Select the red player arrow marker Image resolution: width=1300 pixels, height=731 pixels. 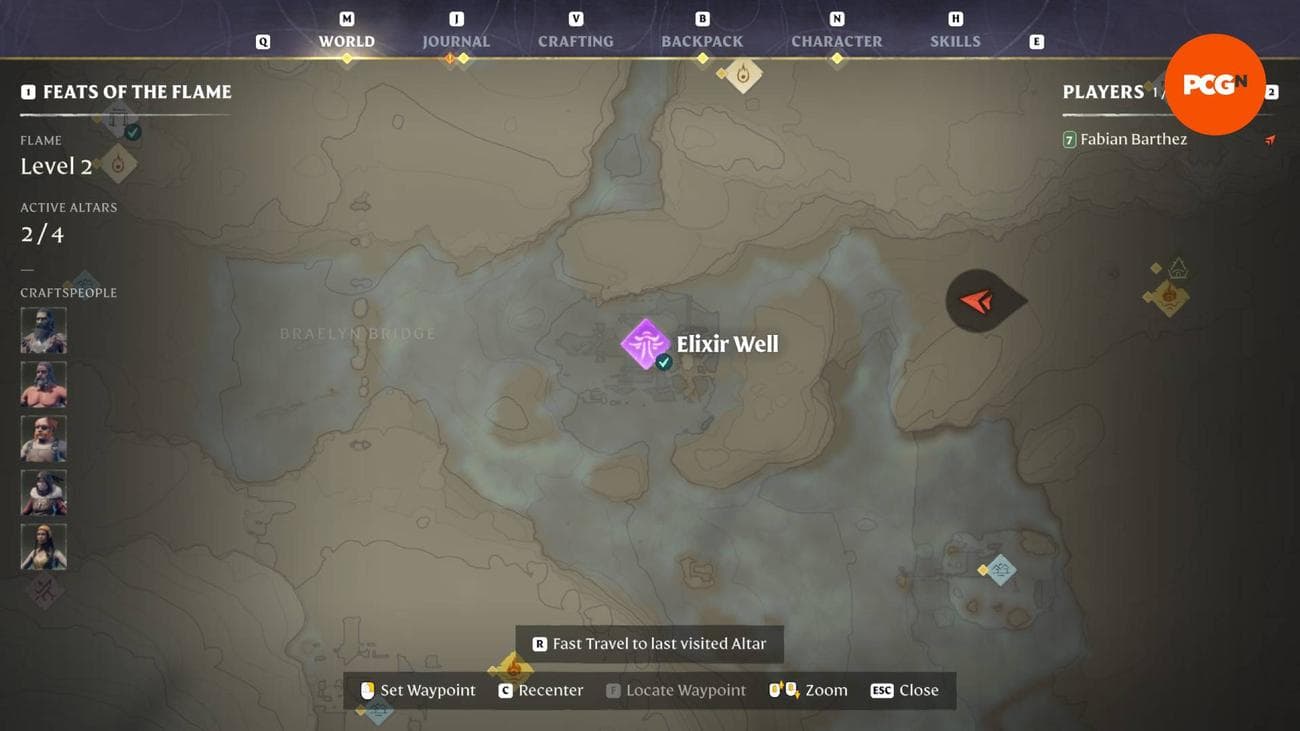977,300
